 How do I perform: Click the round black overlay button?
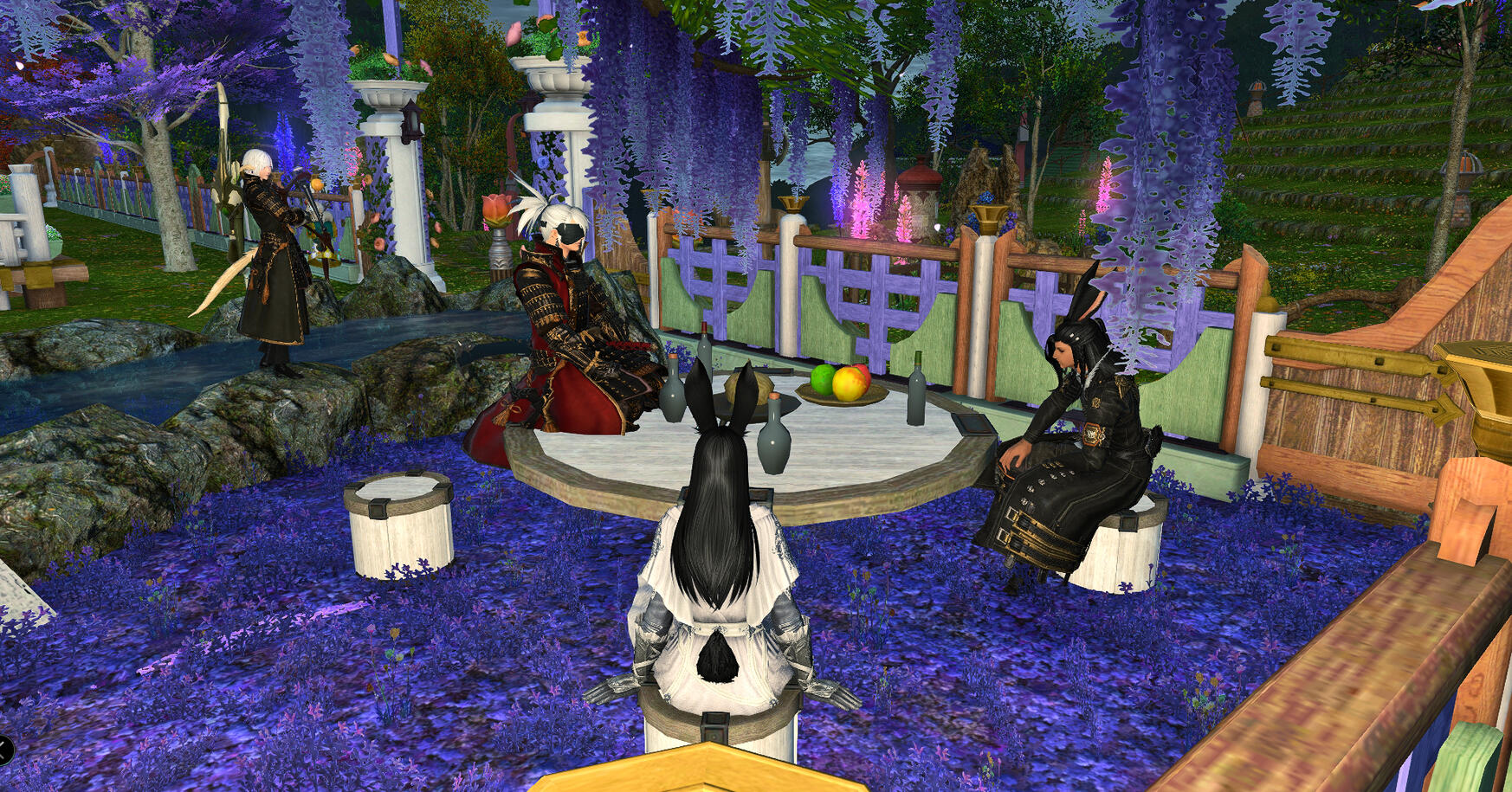[4, 750]
